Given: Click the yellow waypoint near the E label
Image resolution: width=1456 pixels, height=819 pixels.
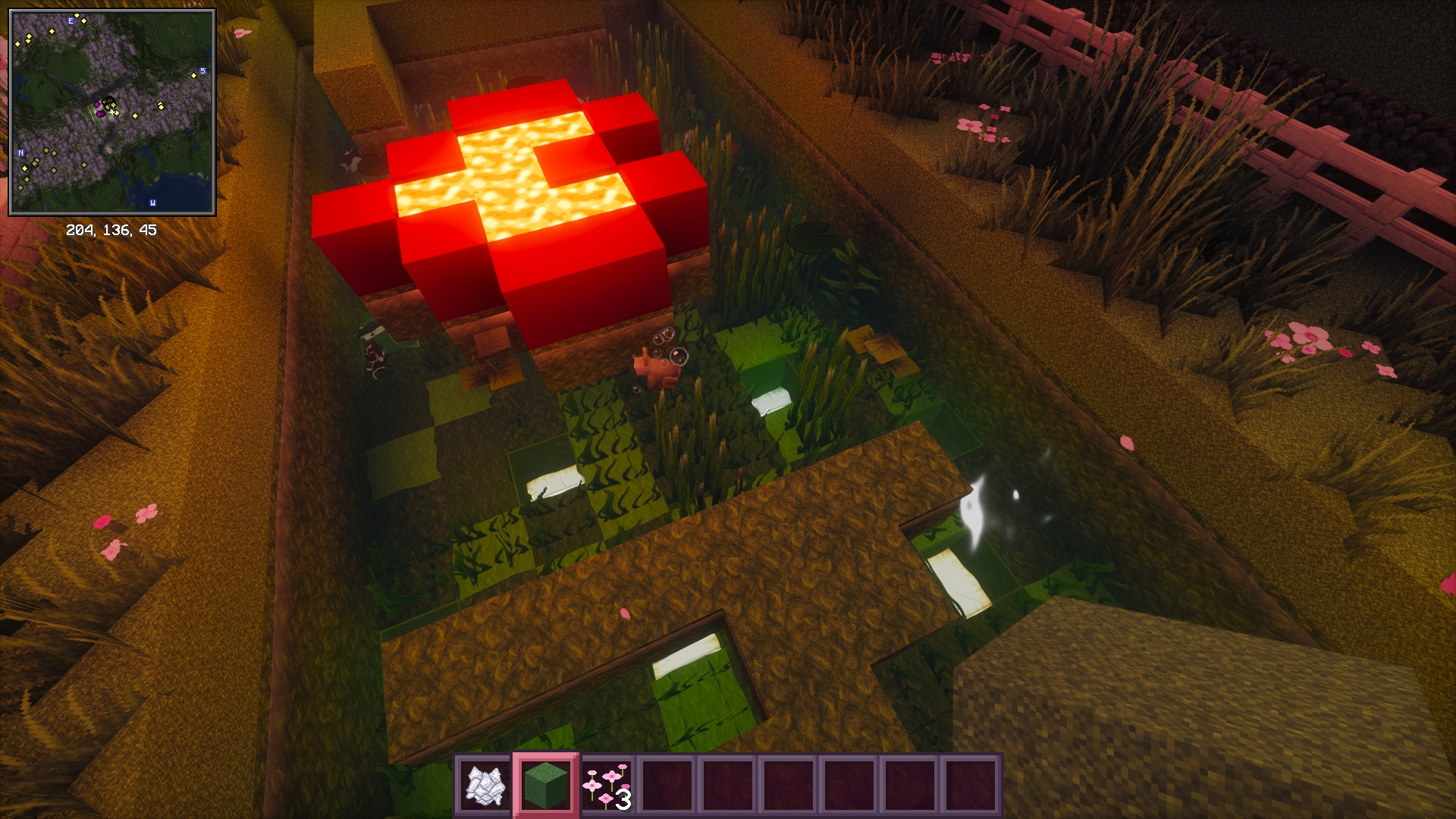Looking at the screenshot, I should click(x=83, y=21).
